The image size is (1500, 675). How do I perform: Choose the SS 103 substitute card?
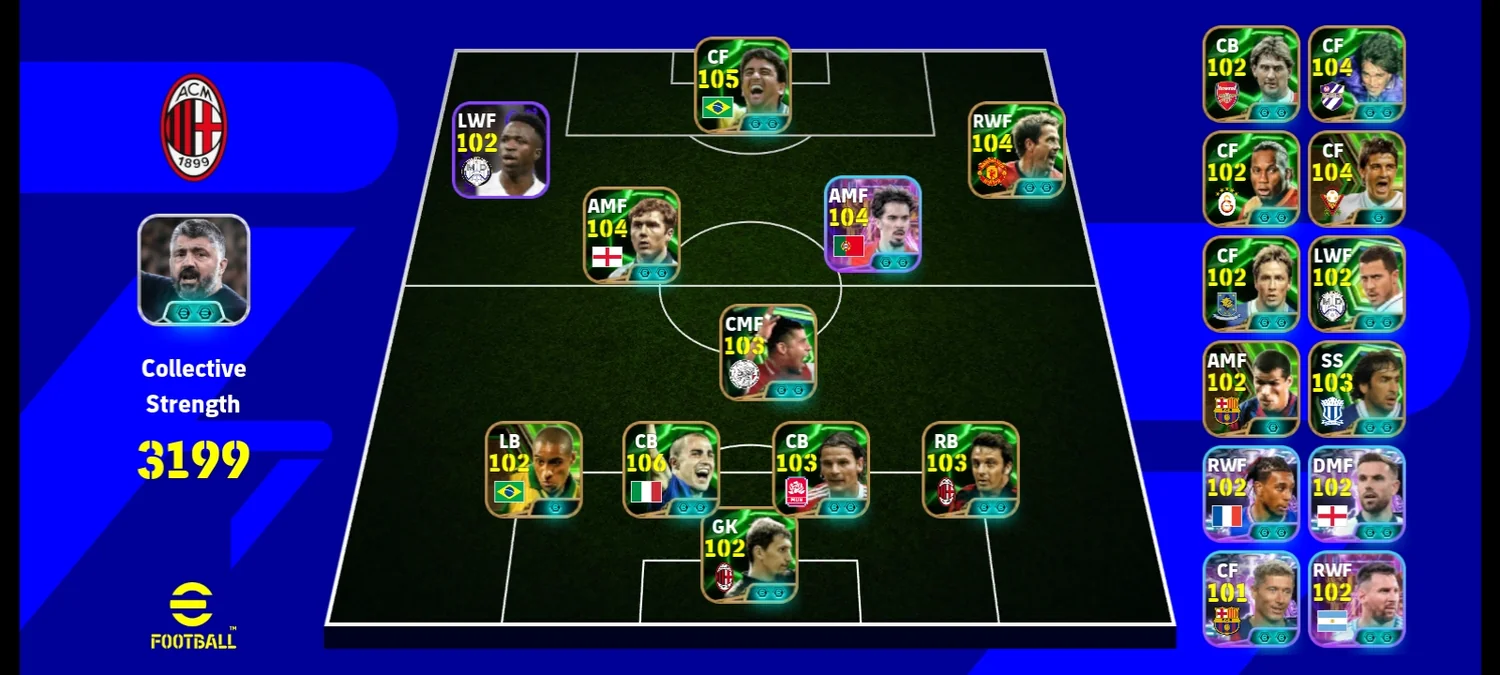point(1357,389)
